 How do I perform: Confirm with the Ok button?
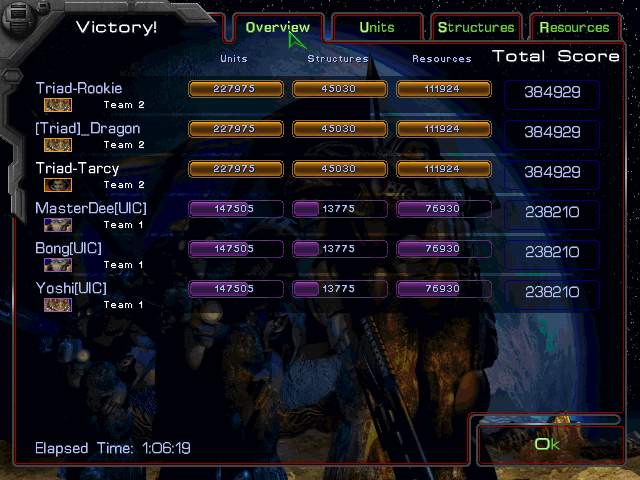tap(547, 444)
